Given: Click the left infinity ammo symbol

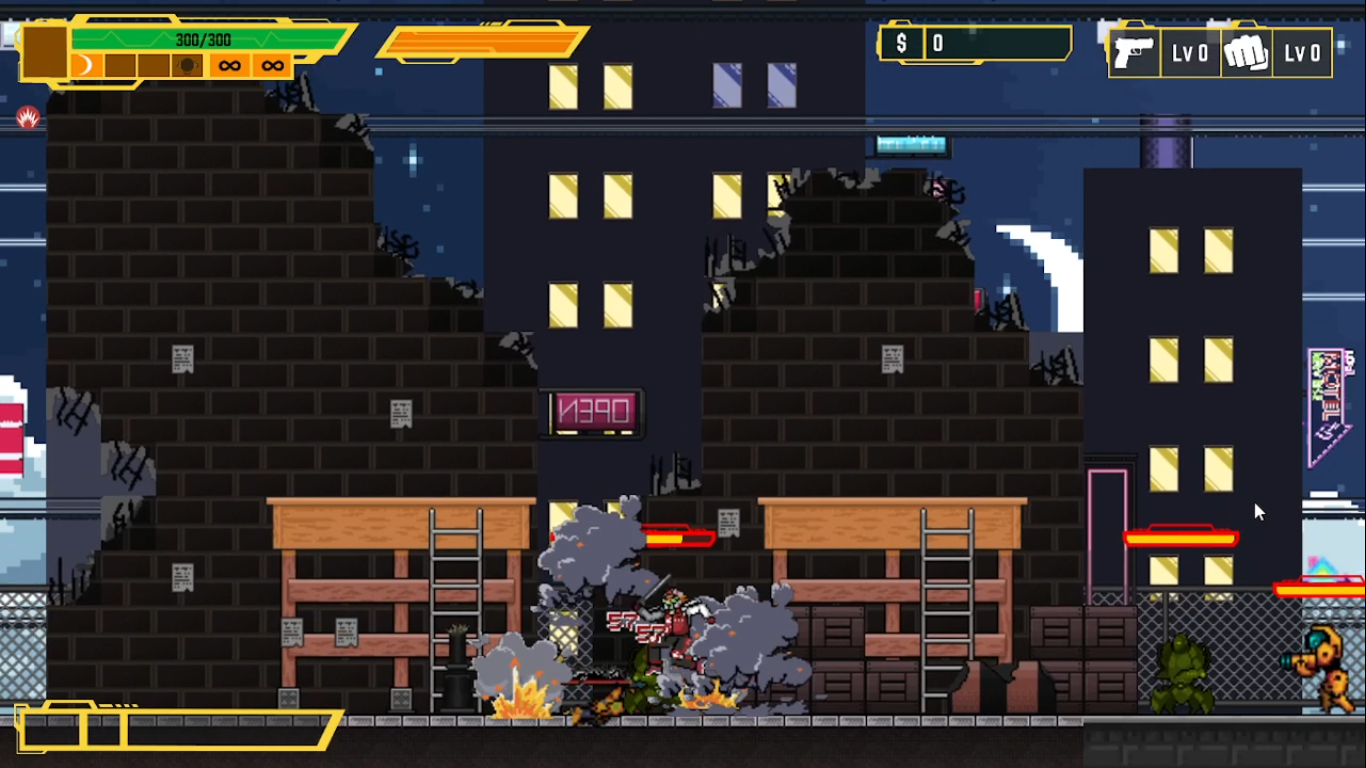Looking at the screenshot, I should pos(228,64).
